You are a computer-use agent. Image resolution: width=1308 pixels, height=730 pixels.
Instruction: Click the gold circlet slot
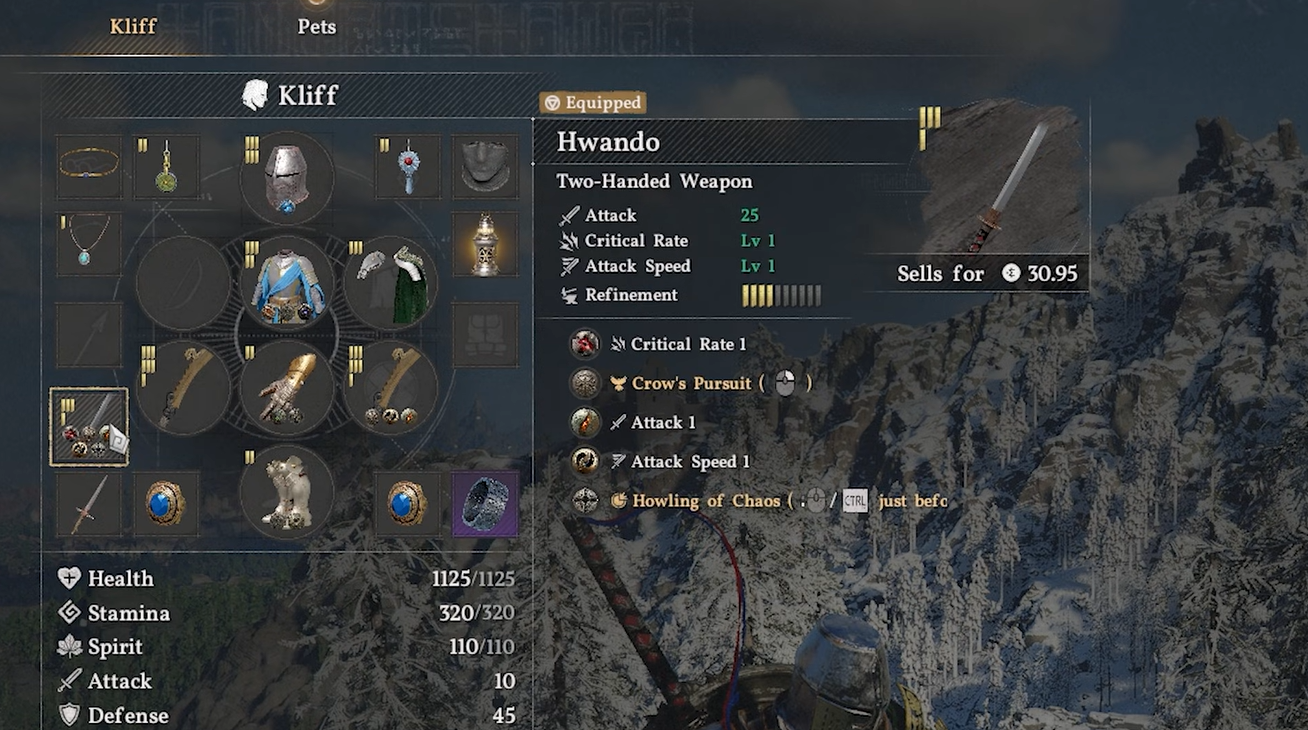click(x=88, y=166)
